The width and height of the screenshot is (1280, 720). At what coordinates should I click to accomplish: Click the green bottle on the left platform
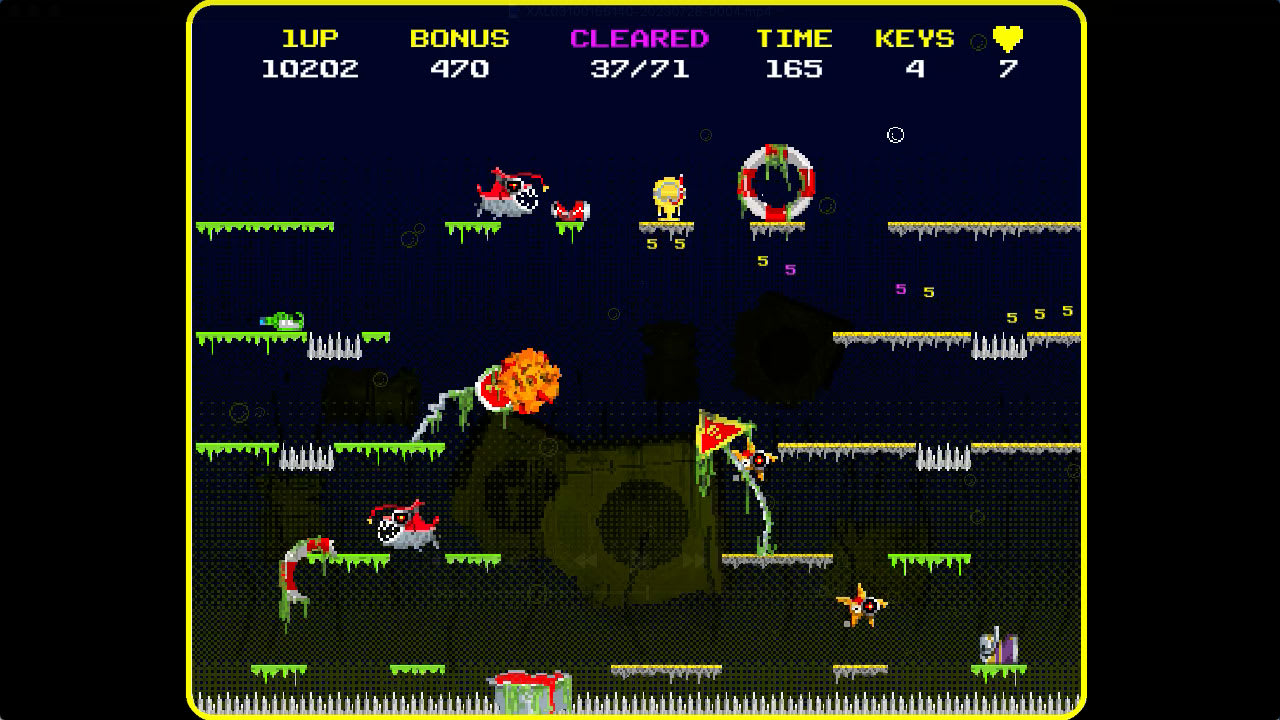point(285,320)
